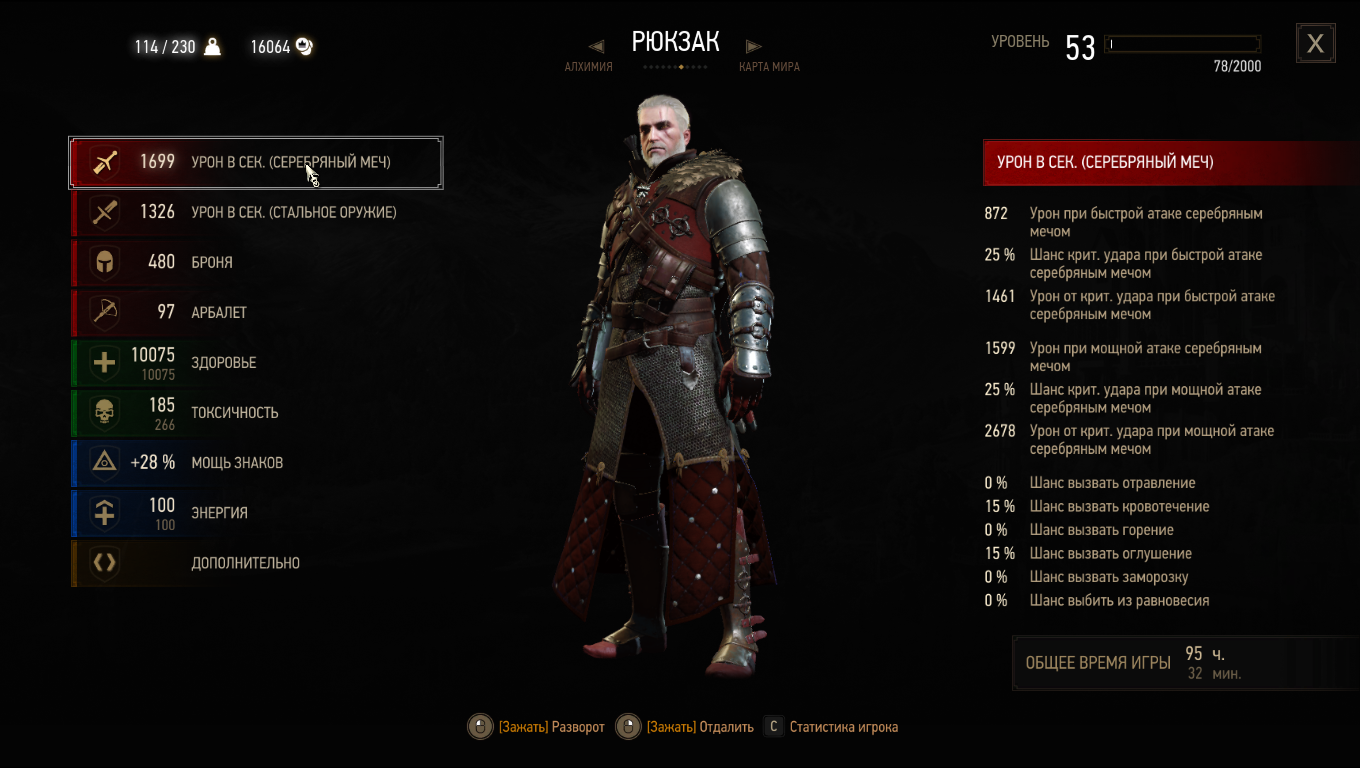Viewport: 1360px width, 768px height.
Task: View the Здоровье health stat details
Action: pyautogui.click(x=256, y=362)
